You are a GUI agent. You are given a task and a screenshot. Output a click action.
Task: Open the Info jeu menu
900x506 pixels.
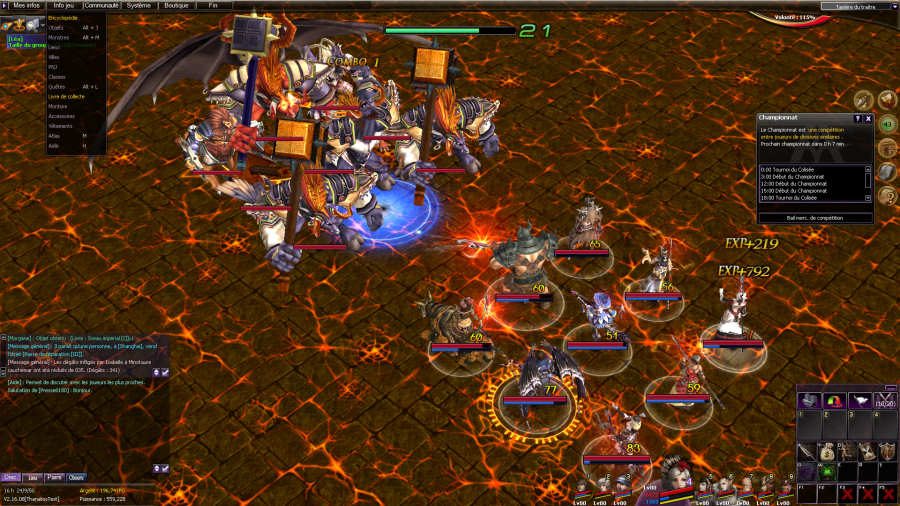point(64,5)
